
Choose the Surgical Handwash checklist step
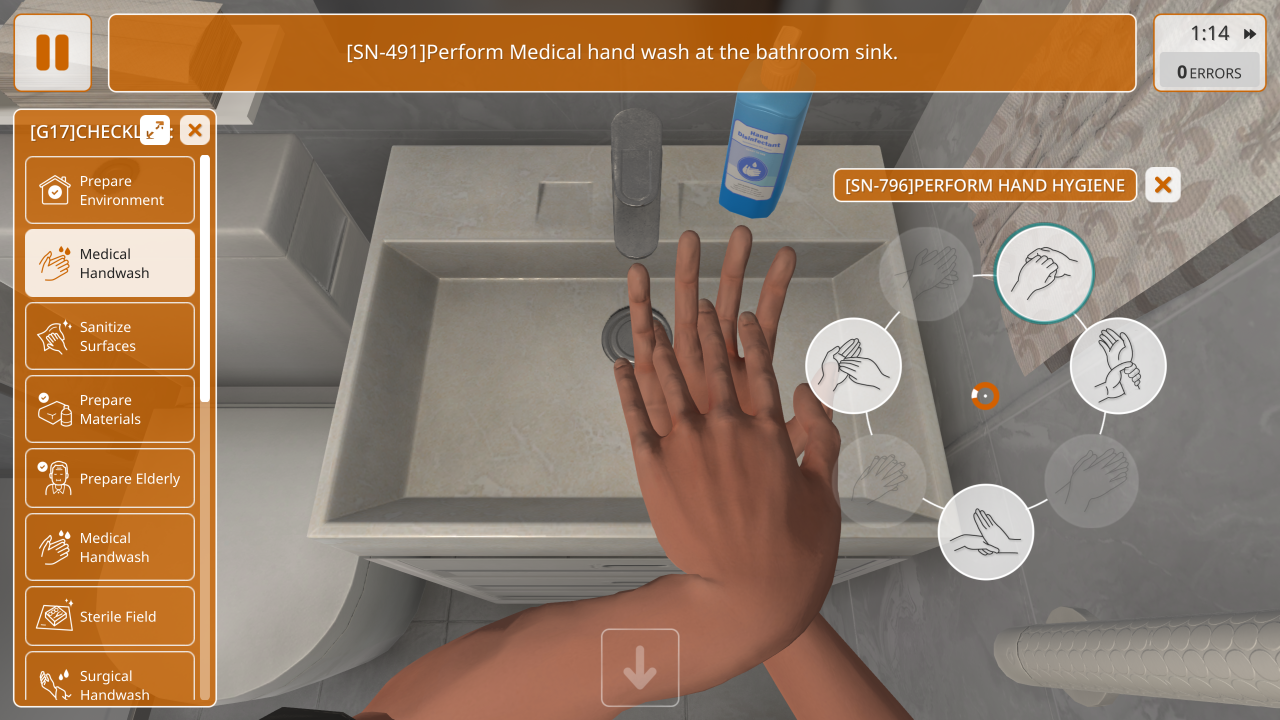click(x=110, y=682)
